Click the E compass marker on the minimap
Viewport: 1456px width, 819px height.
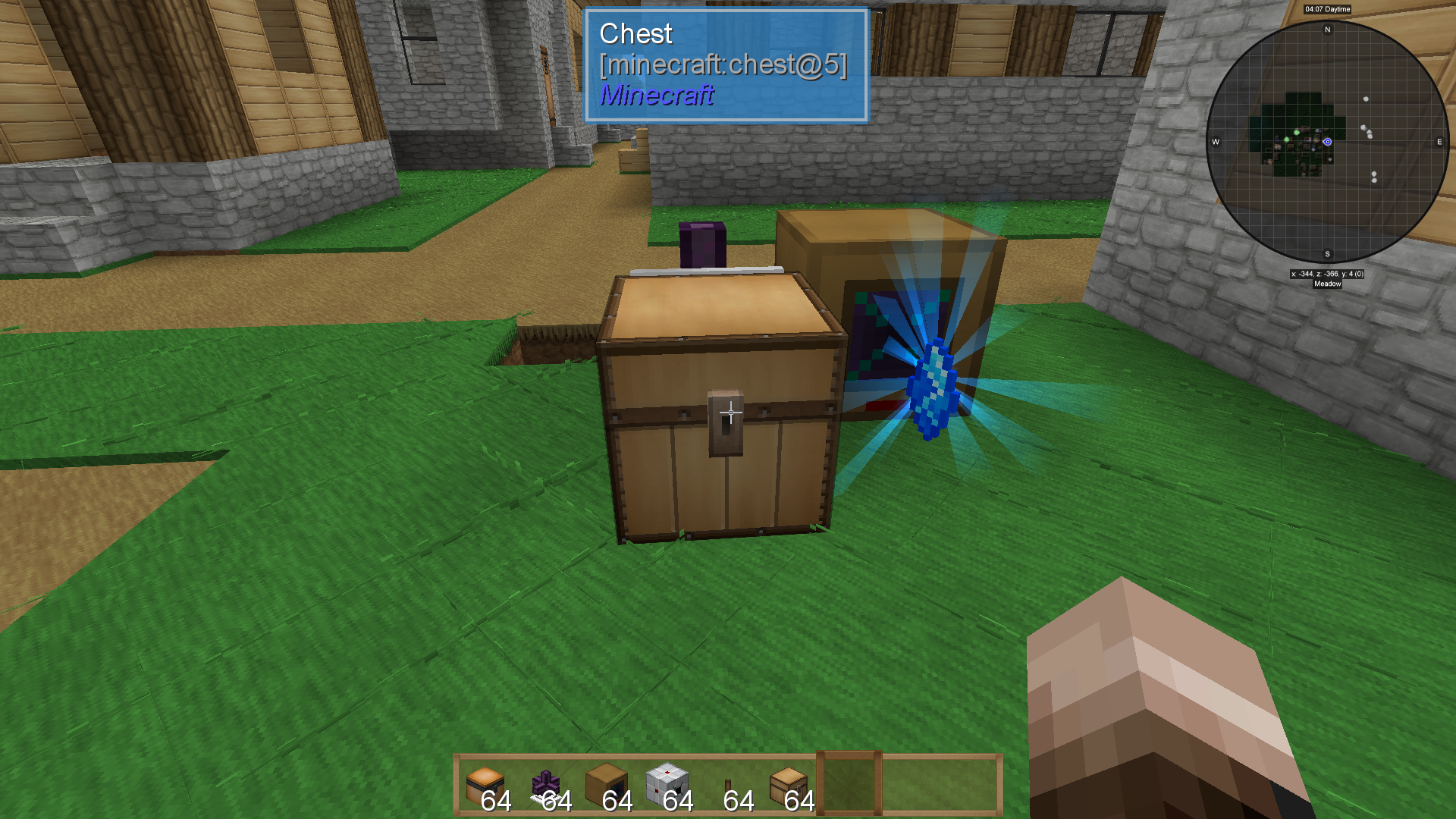coord(1439,140)
